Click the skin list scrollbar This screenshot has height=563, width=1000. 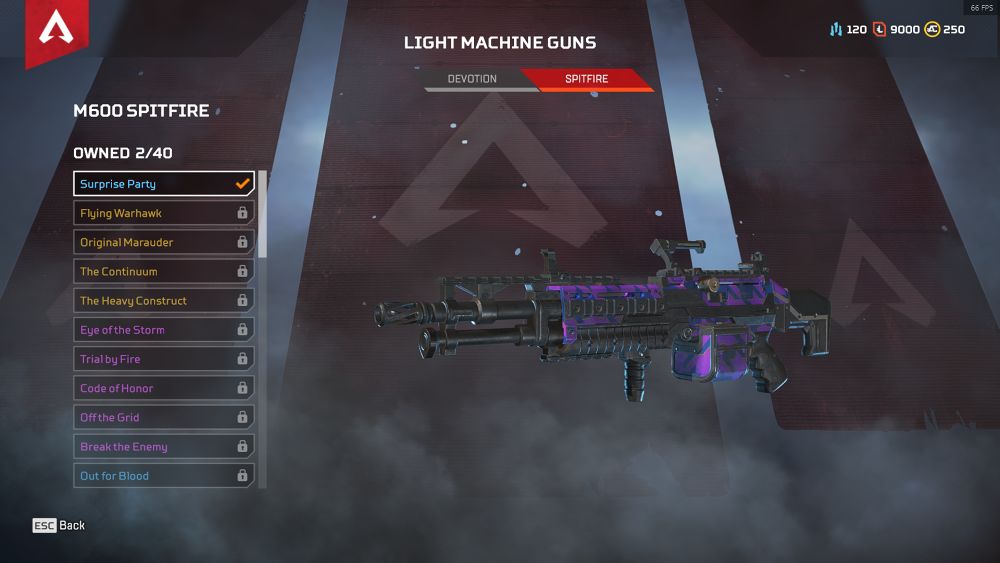(x=263, y=214)
